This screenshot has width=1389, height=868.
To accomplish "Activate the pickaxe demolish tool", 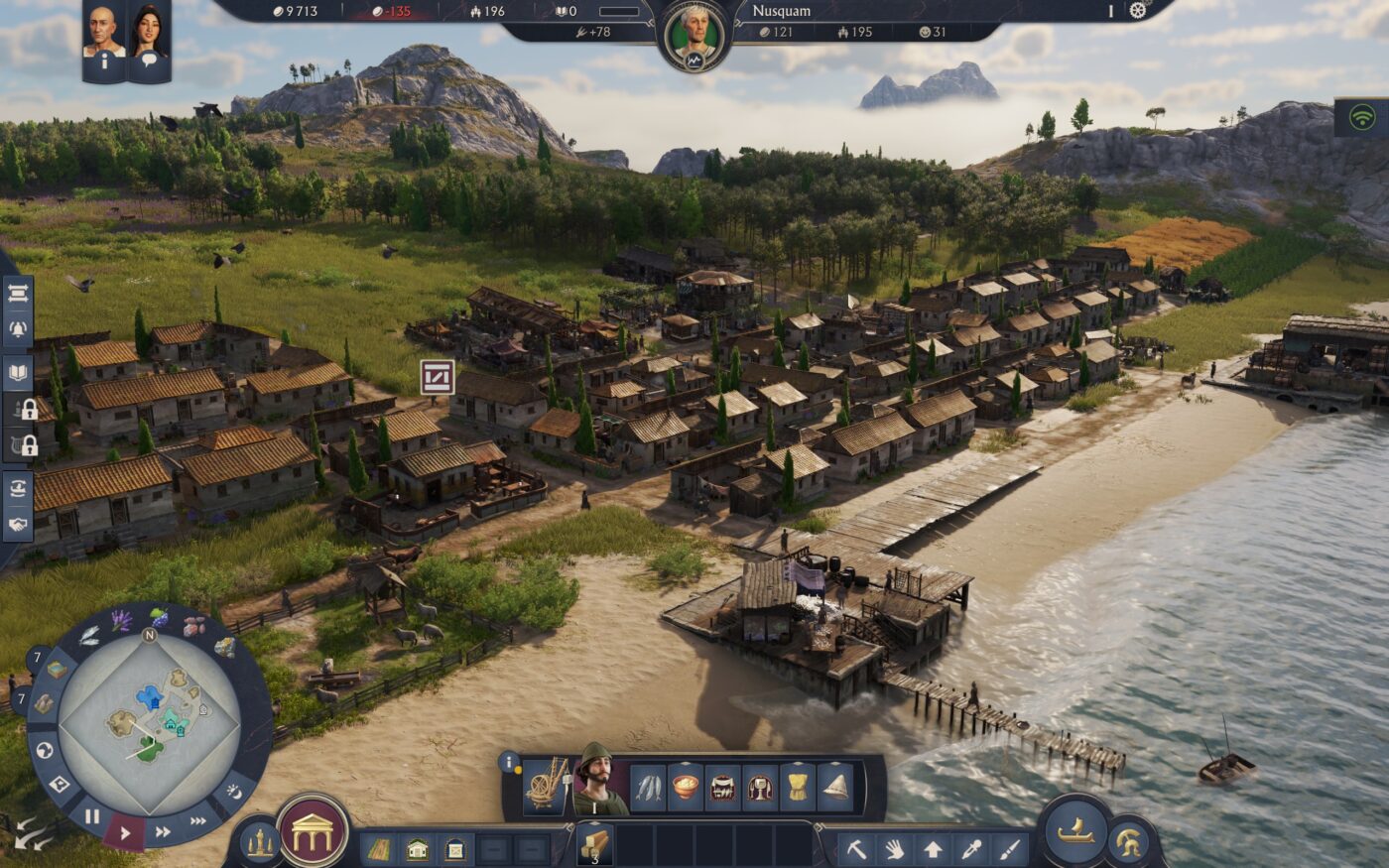I will 856,849.
